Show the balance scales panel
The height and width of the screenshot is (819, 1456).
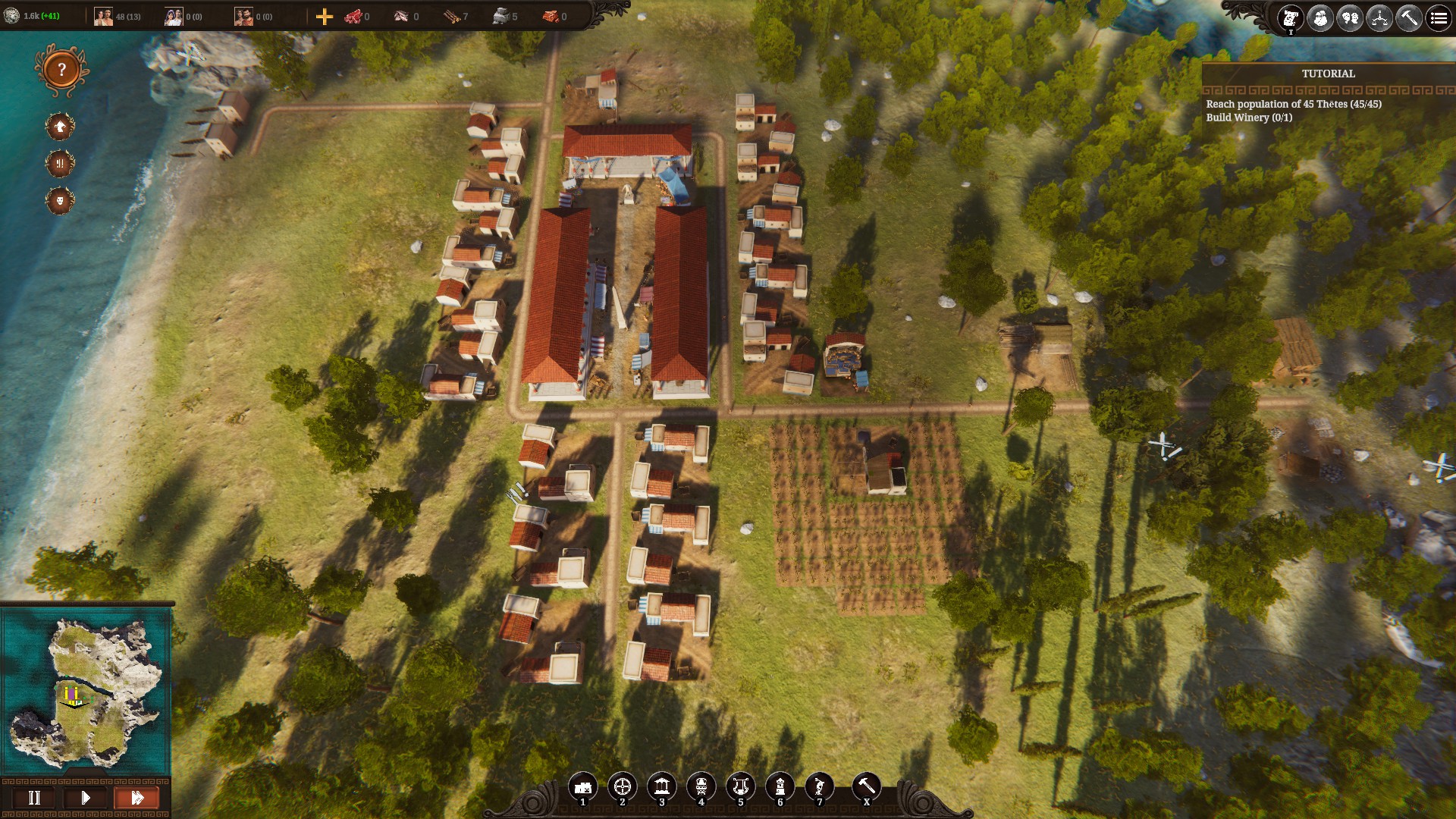click(x=1379, y=17)
